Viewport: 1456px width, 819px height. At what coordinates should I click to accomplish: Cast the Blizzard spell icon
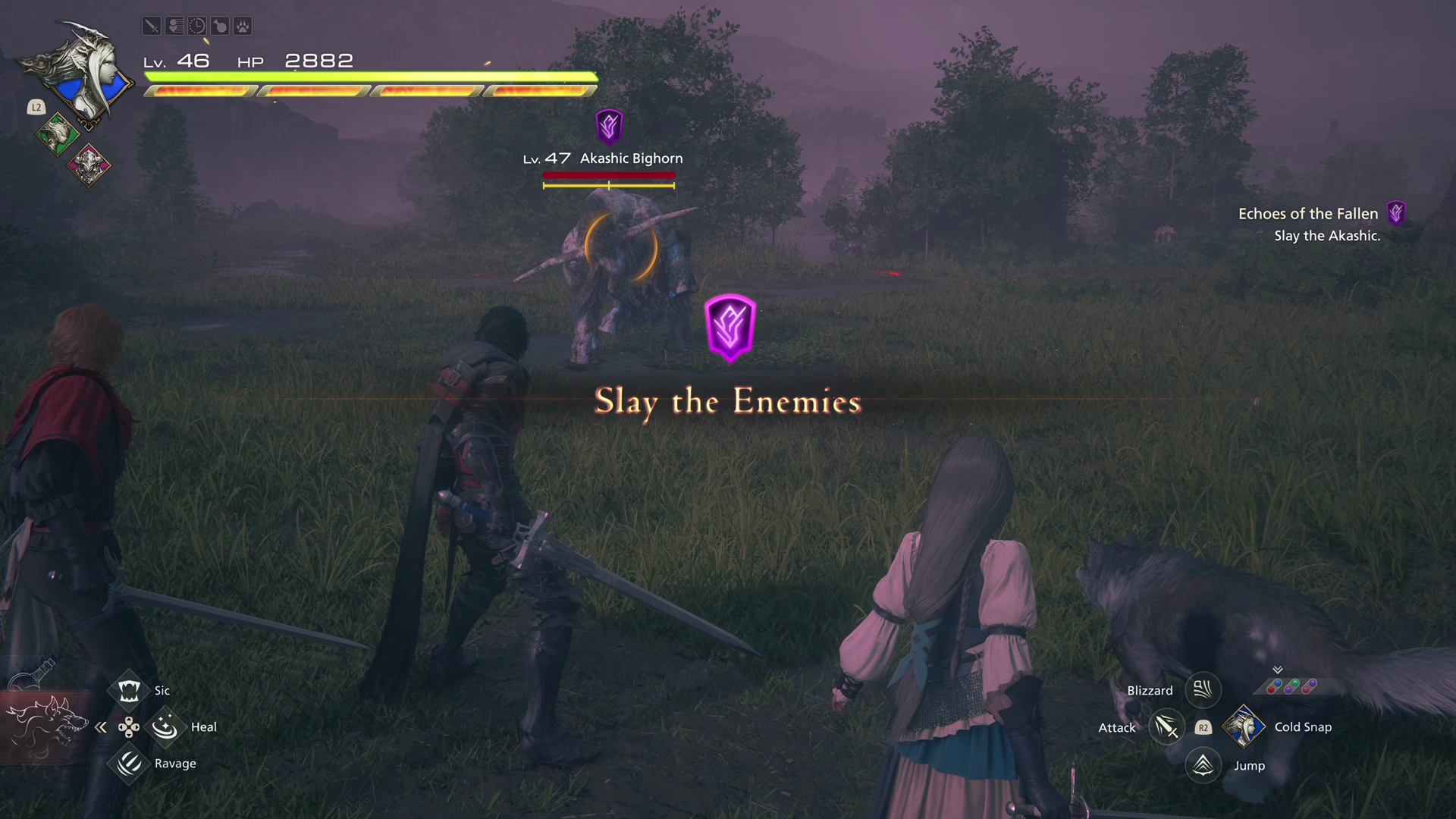1203,690
